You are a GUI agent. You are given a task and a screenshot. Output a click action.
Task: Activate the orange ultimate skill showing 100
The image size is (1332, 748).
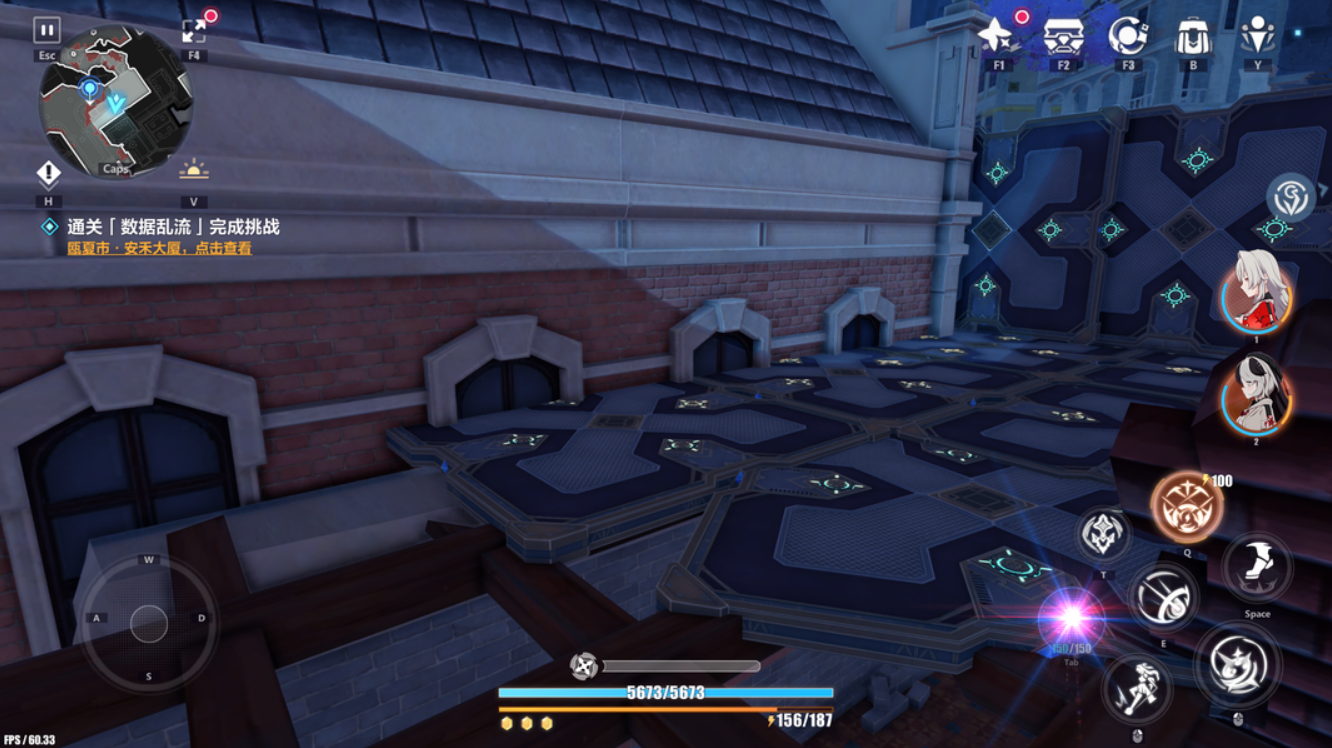point(1186,507)
